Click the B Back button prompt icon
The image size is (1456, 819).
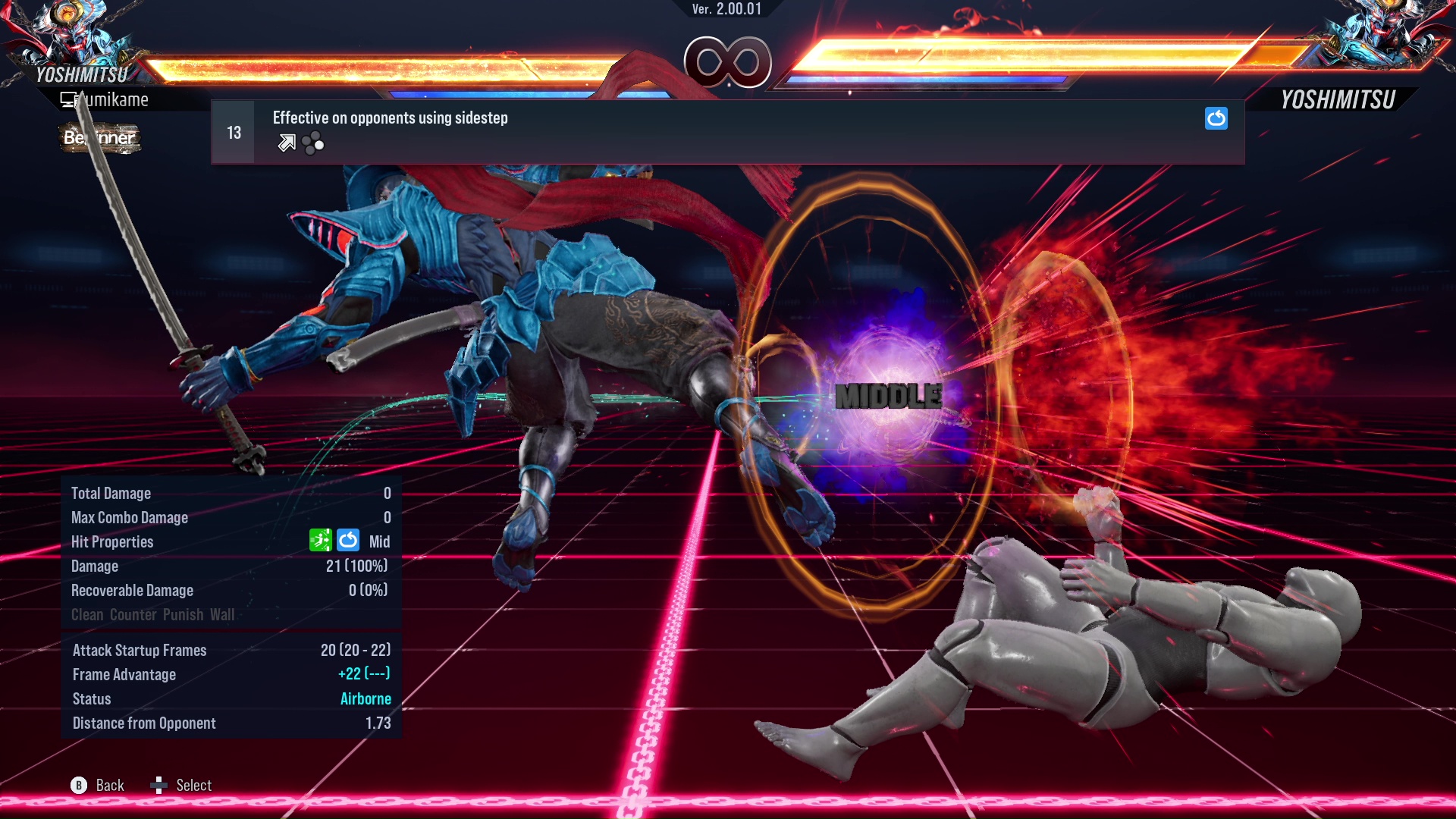point(78,786)
